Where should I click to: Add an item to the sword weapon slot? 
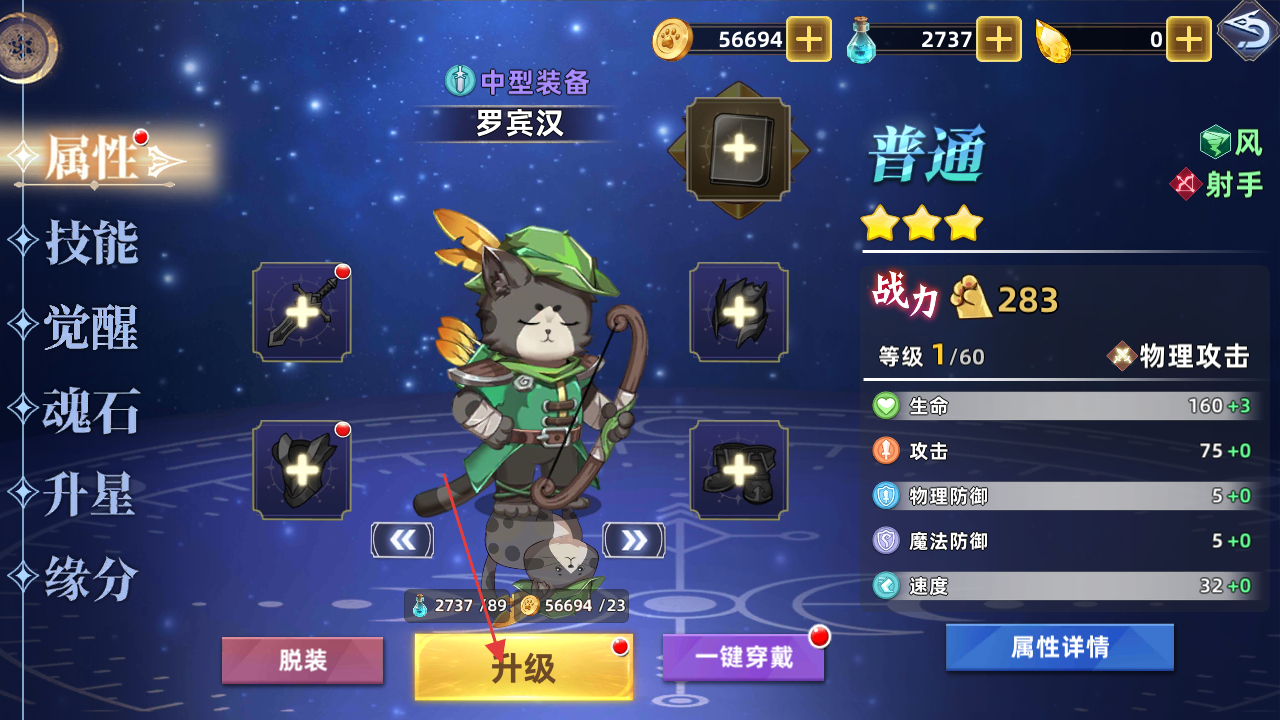pyautogui.click(x=302, y=312)
